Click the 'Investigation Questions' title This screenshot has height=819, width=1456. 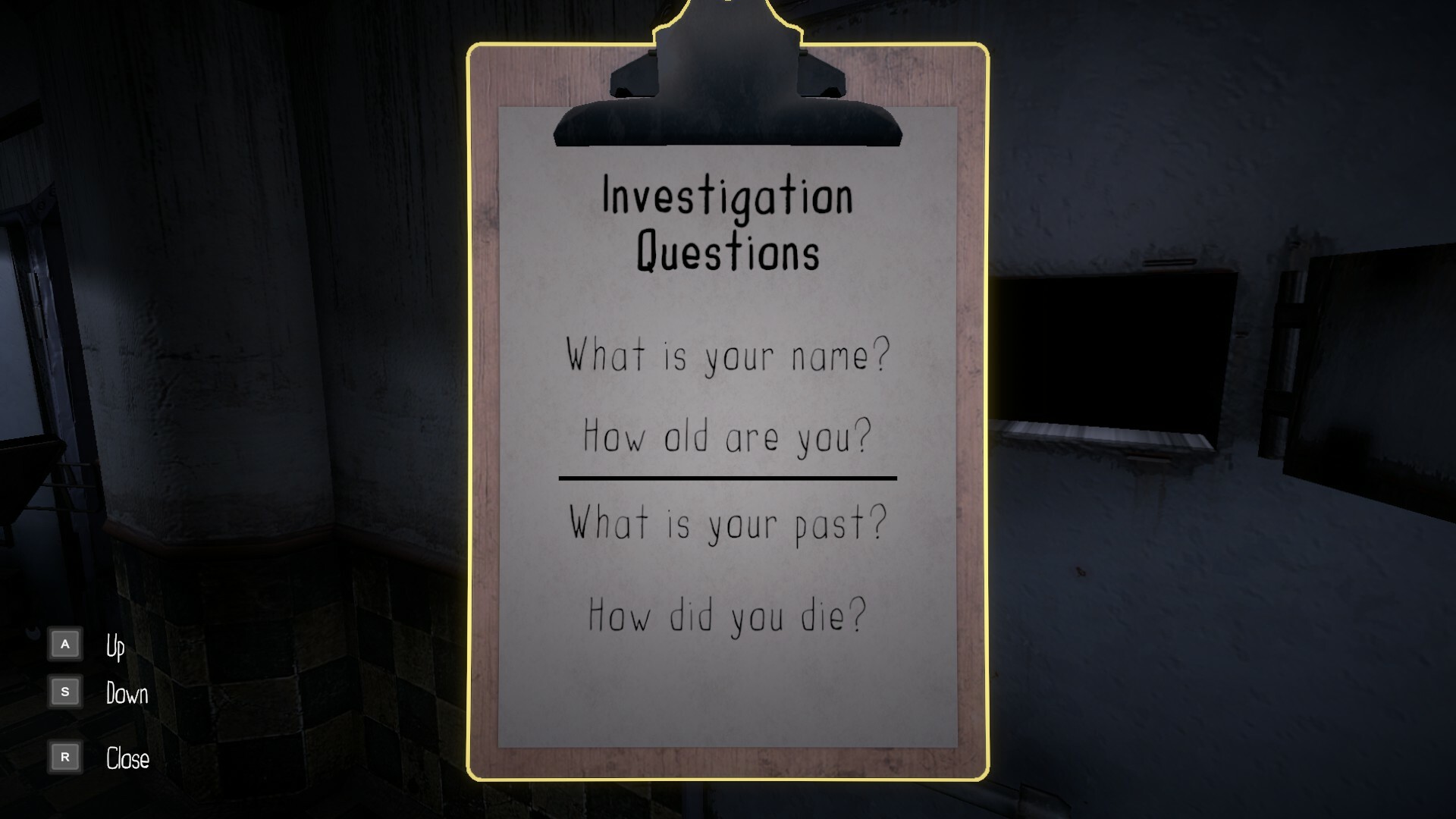click(x=726, y=224)
